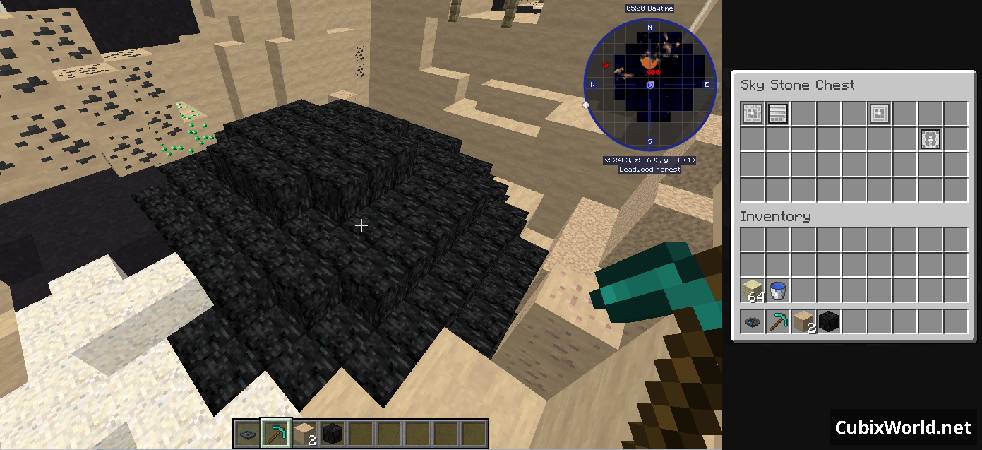This screenshot has width=982, height=450.
Task: Select the stack of 2 blocks on the bottom hotbar
Action: click(x=302, y=433)
